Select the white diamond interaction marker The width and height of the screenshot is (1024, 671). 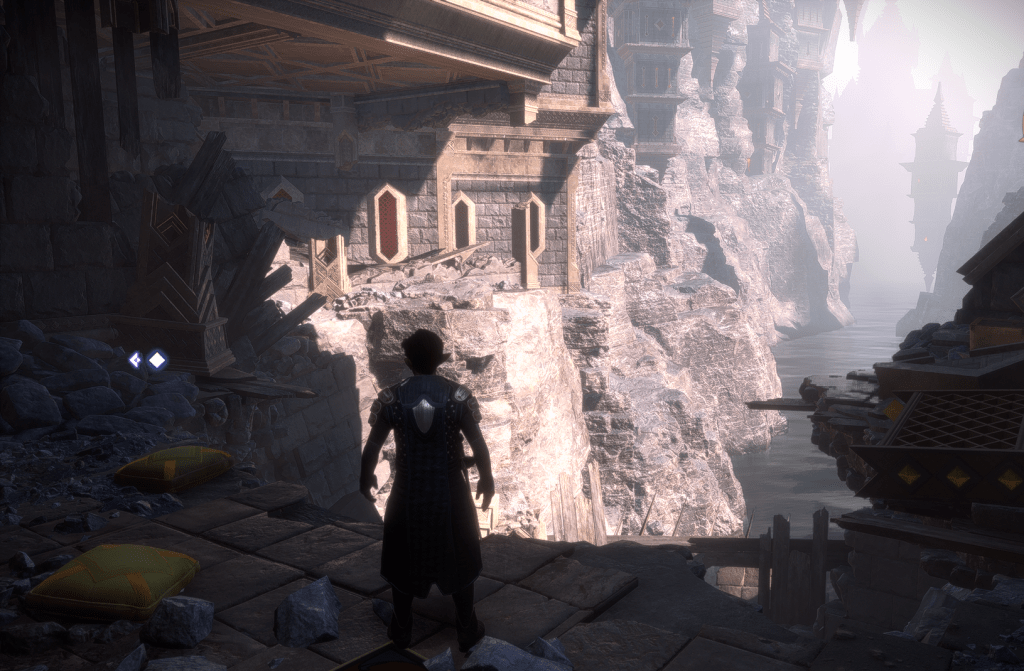point(157,360)
